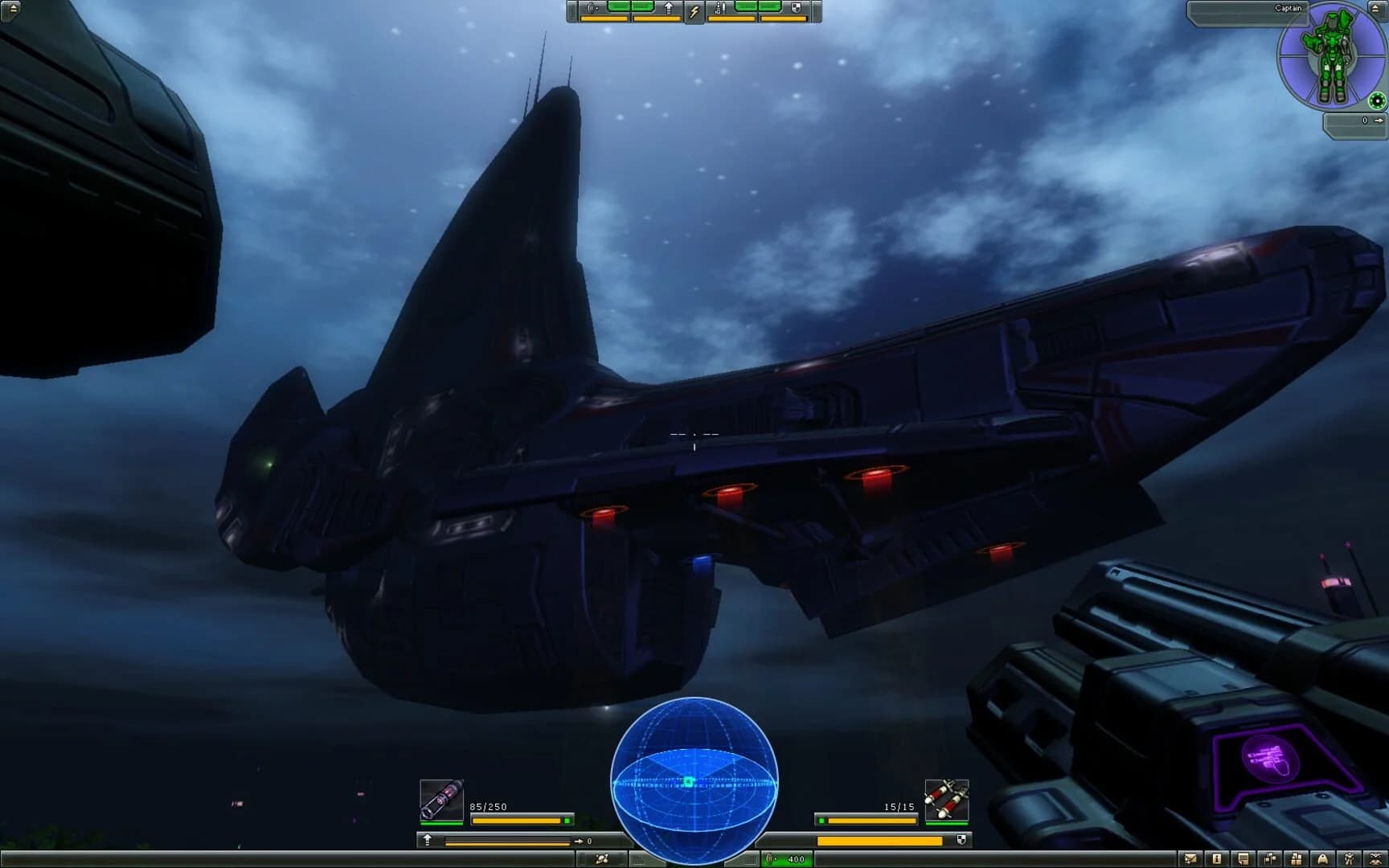This screenshot has height=868, width=1389.
Task: Select the shield icon in the top status bar
Action: point(797,9)
